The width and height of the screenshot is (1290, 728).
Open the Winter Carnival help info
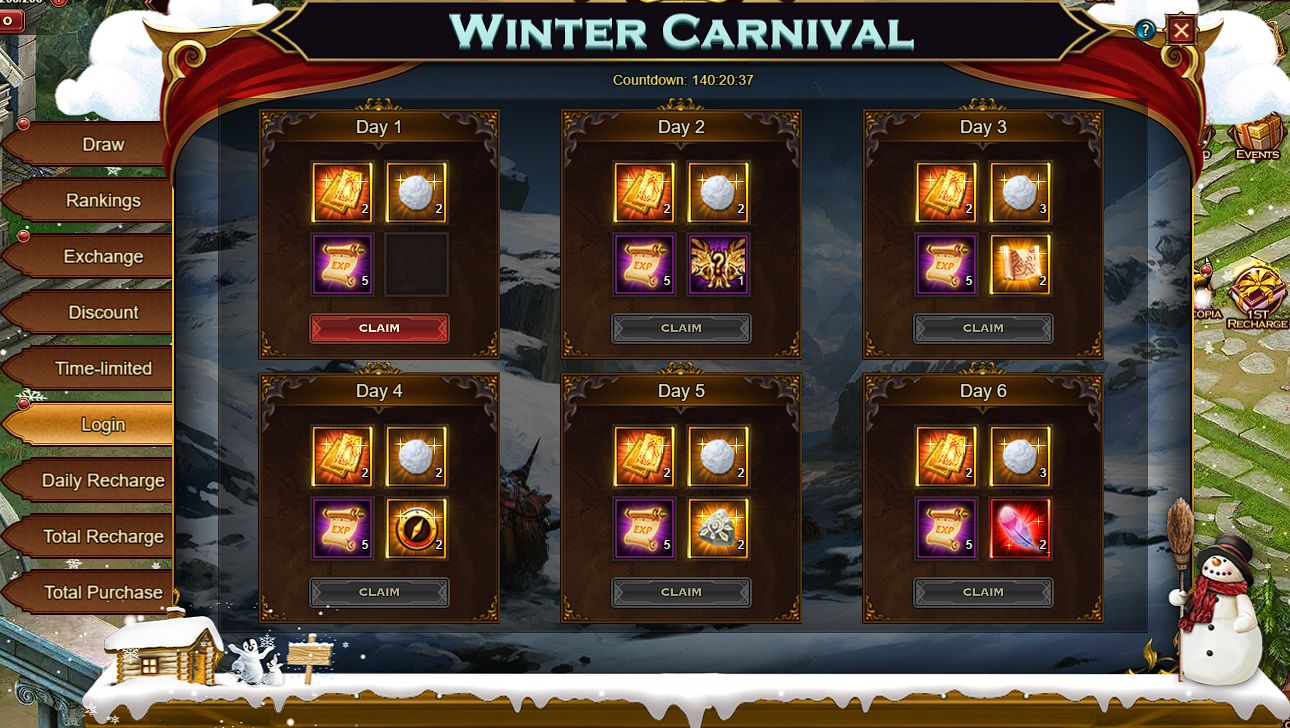pyautogui.click(x=1146, y=31)
